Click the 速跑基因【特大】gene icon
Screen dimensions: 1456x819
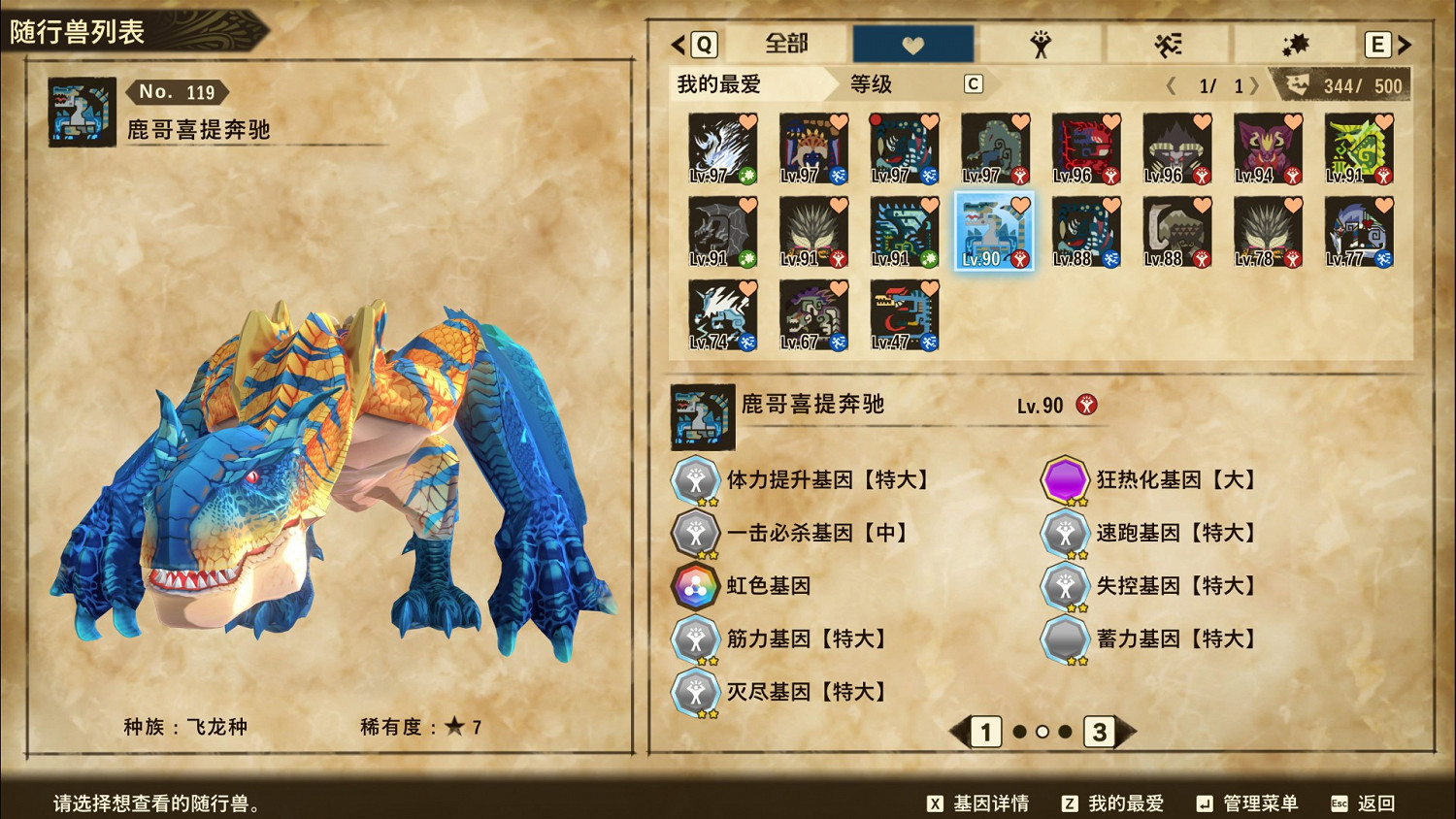tap(1064, 533)
